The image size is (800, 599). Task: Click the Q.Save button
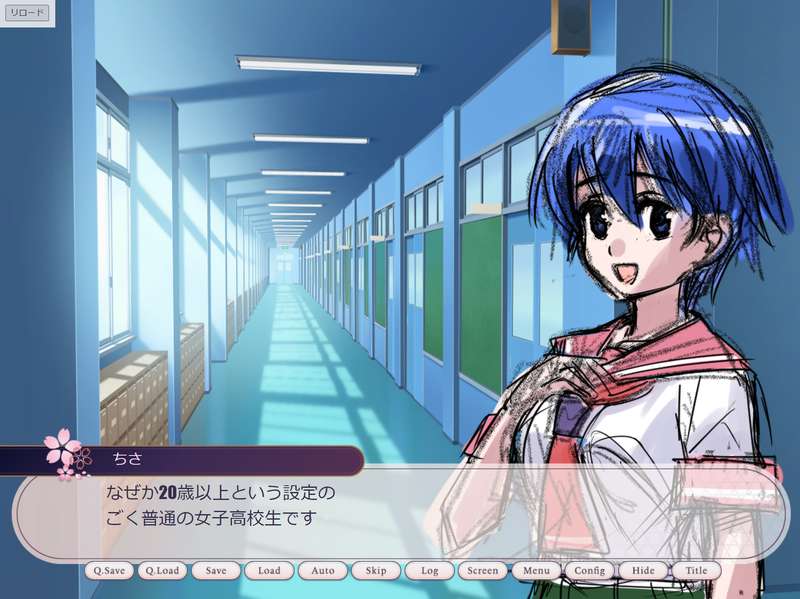click(x=108, y=571)
